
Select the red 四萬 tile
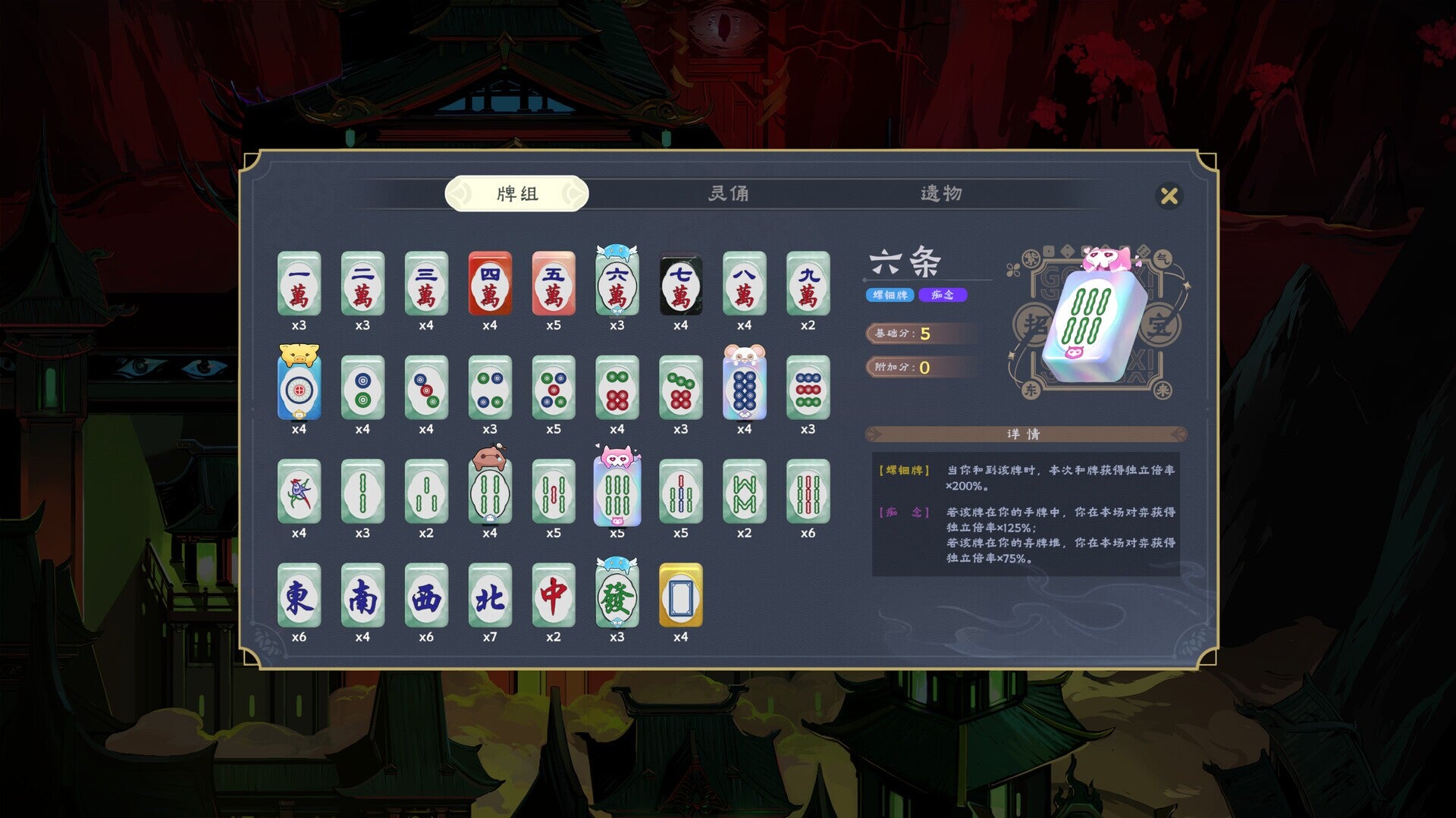[489, 287]
